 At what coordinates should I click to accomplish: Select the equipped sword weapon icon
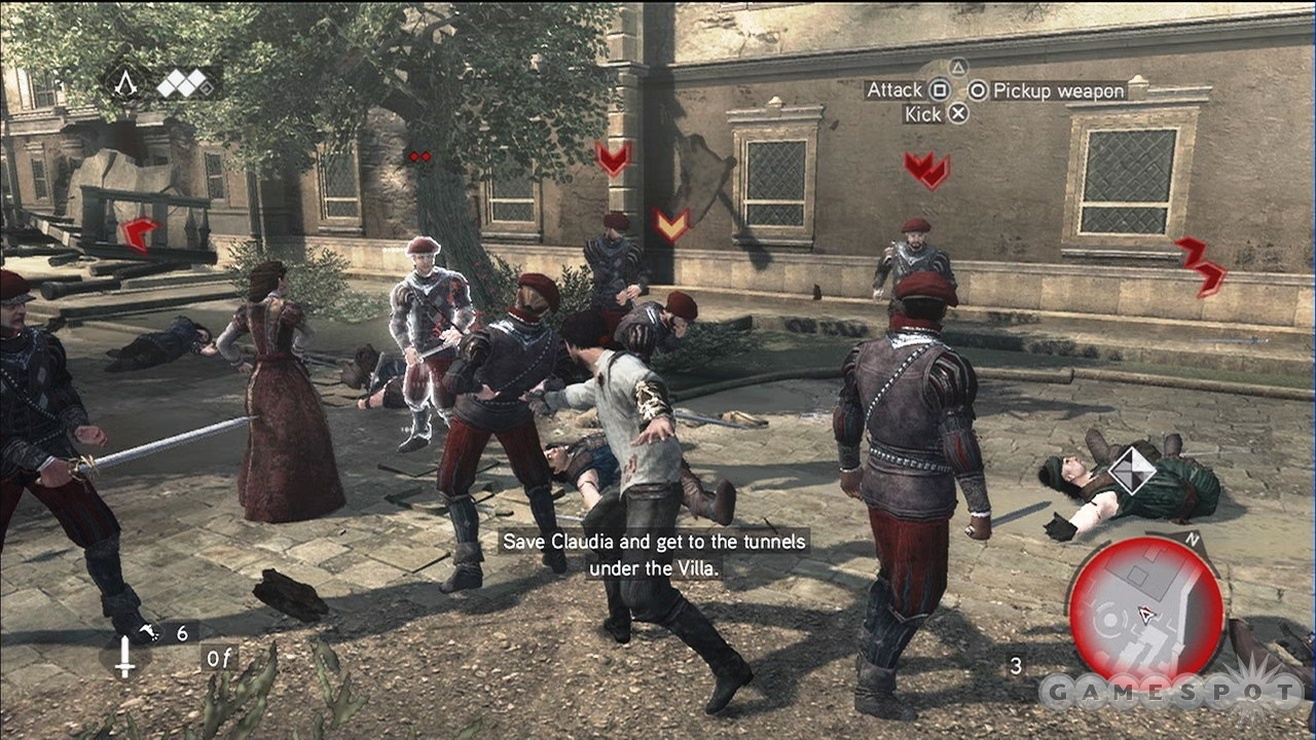pos(125,657)
